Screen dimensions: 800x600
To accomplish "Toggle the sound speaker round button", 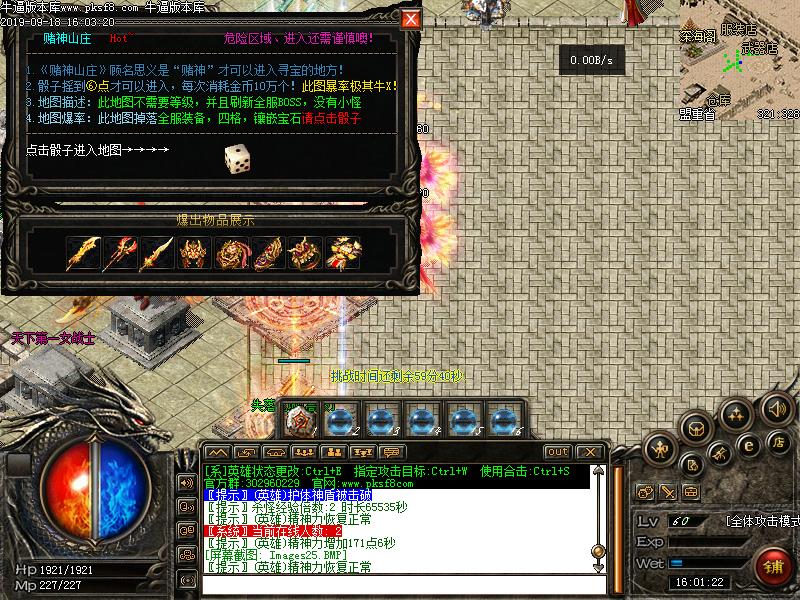I will coord(776,408).
